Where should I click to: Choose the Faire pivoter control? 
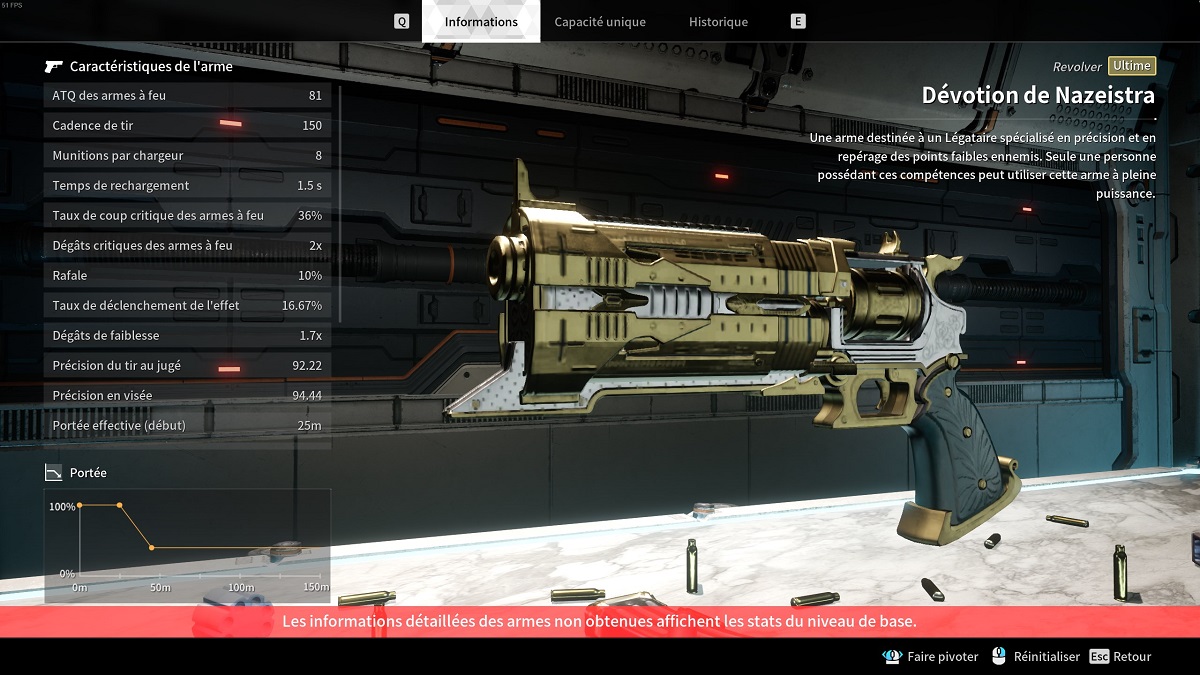pos(931,657)
